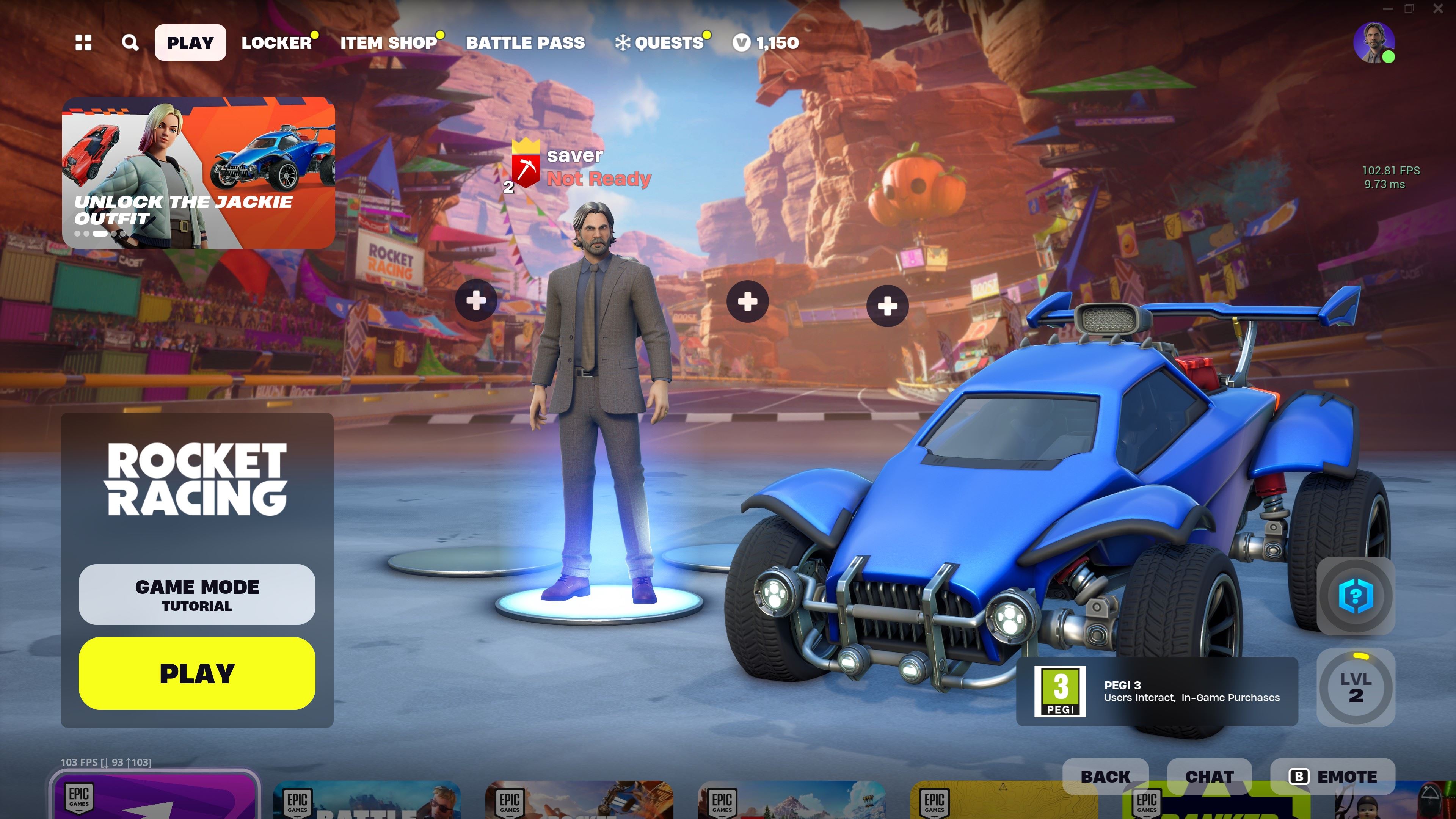Go back using the Back button
The width and height of the screenshot is (1456, 819).
(x=1105, y=776)
